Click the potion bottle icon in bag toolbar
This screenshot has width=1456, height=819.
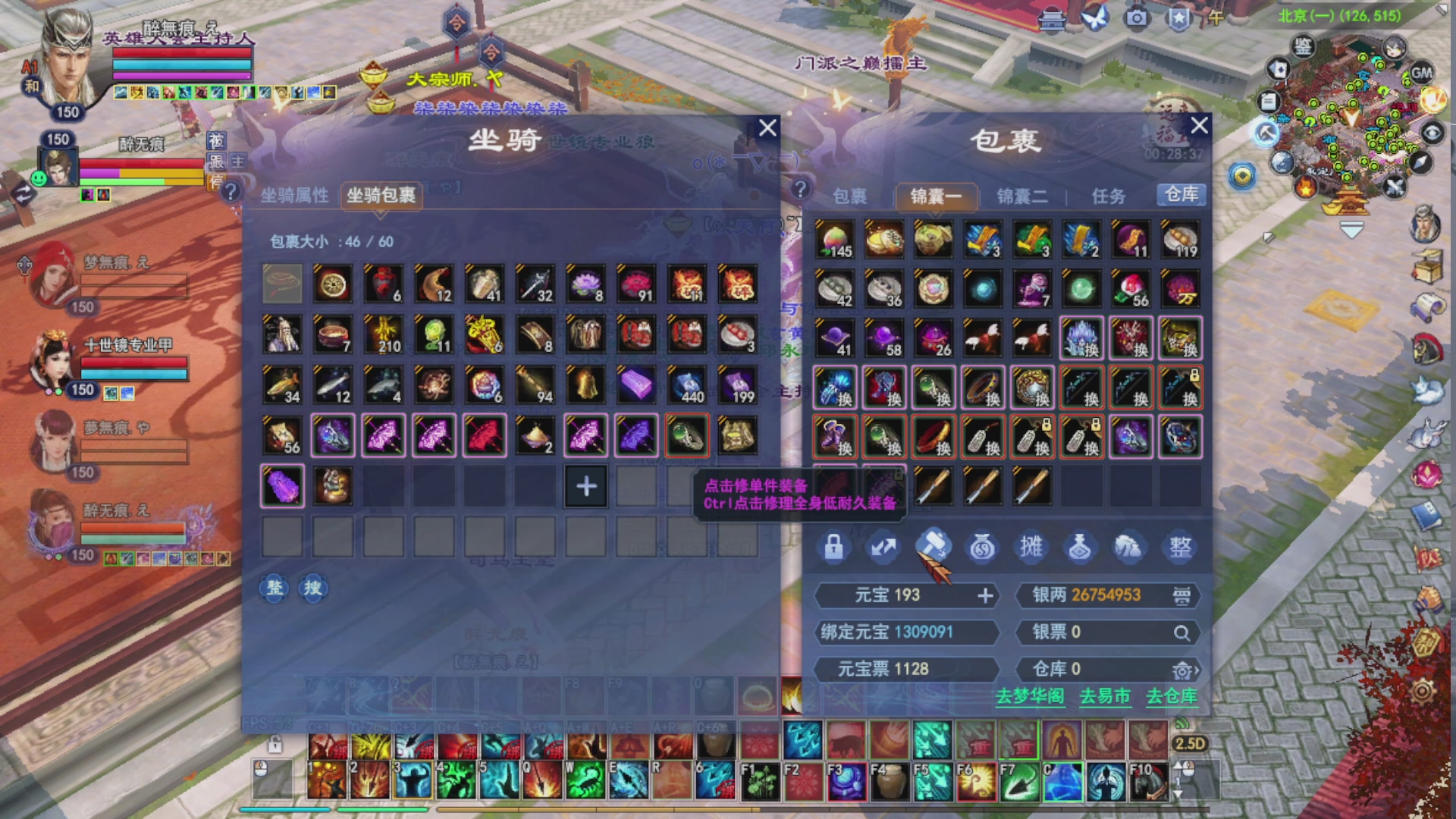click(x=1079, y=548)
